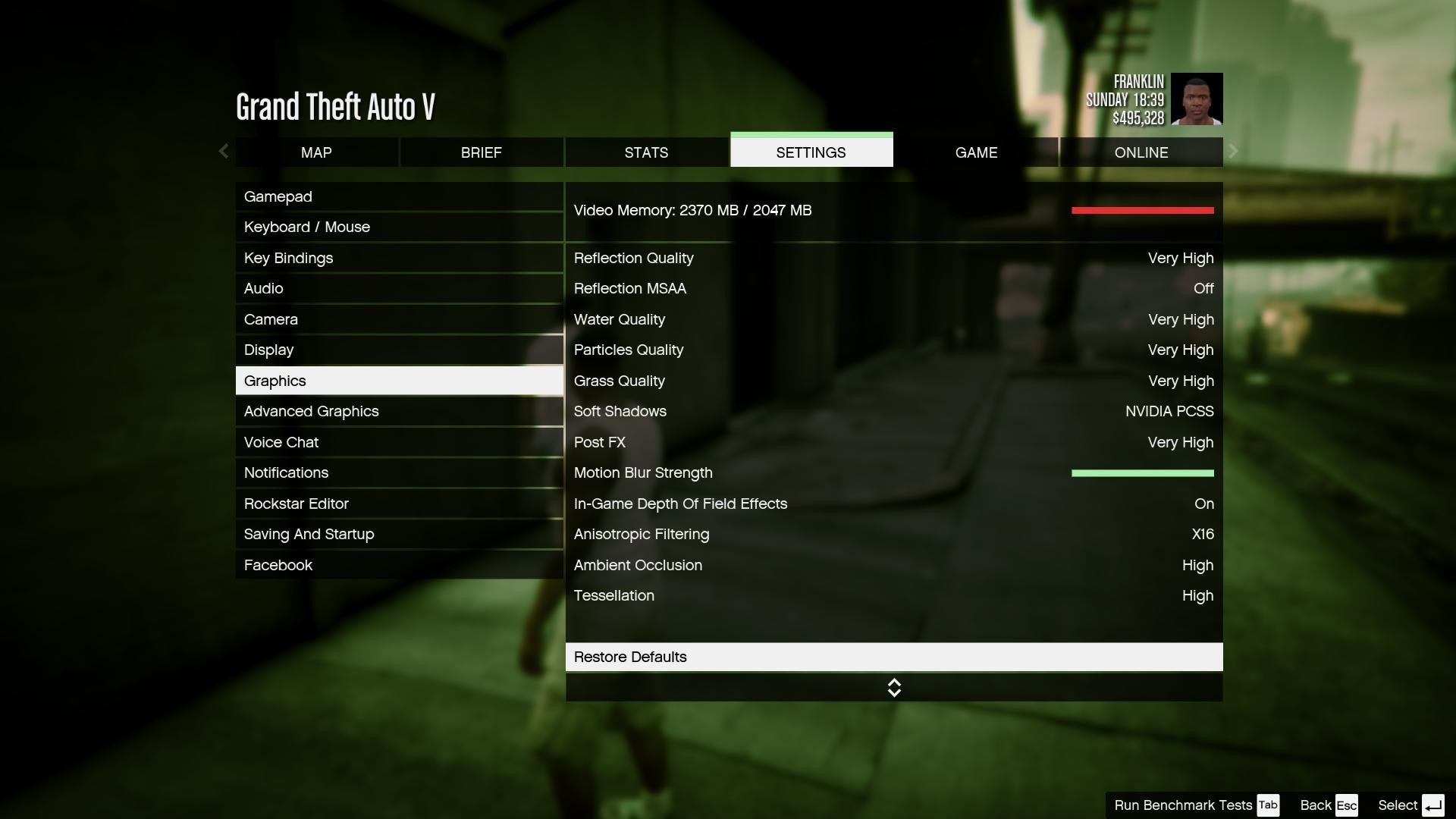The width and height of the screenshot is (1456, 819).
Task: Open the Rockstar Editor settings
Action: pyautogui.click(x=399, y=504)
